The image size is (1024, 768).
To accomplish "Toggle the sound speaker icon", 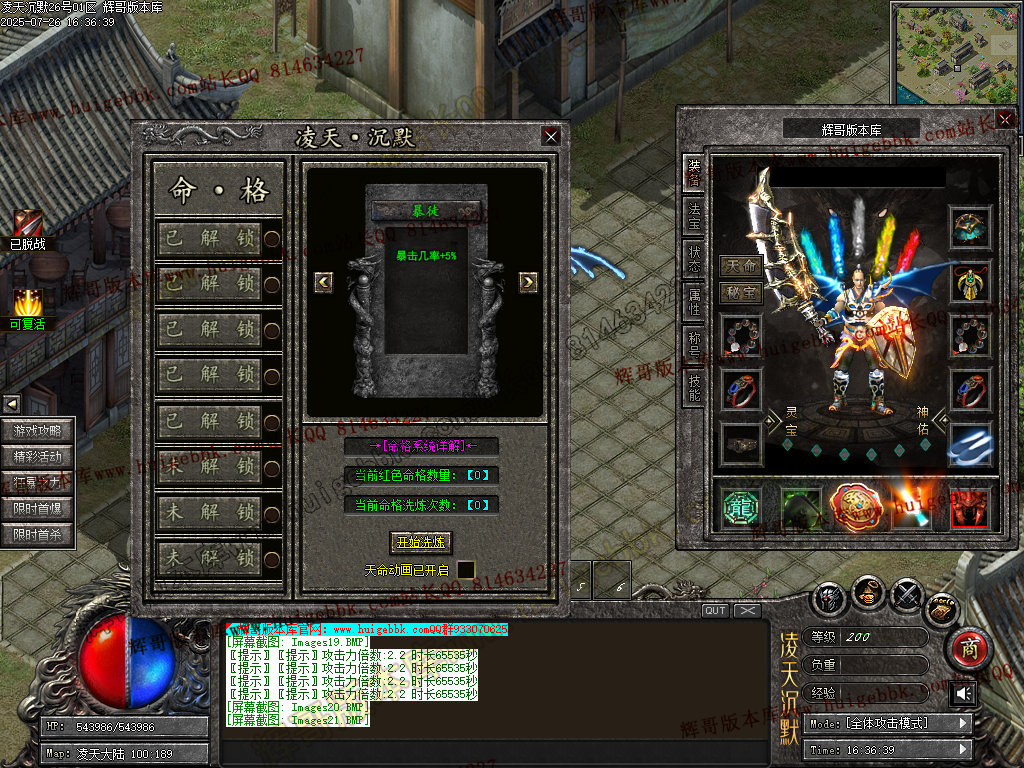I will pos(963,693).
